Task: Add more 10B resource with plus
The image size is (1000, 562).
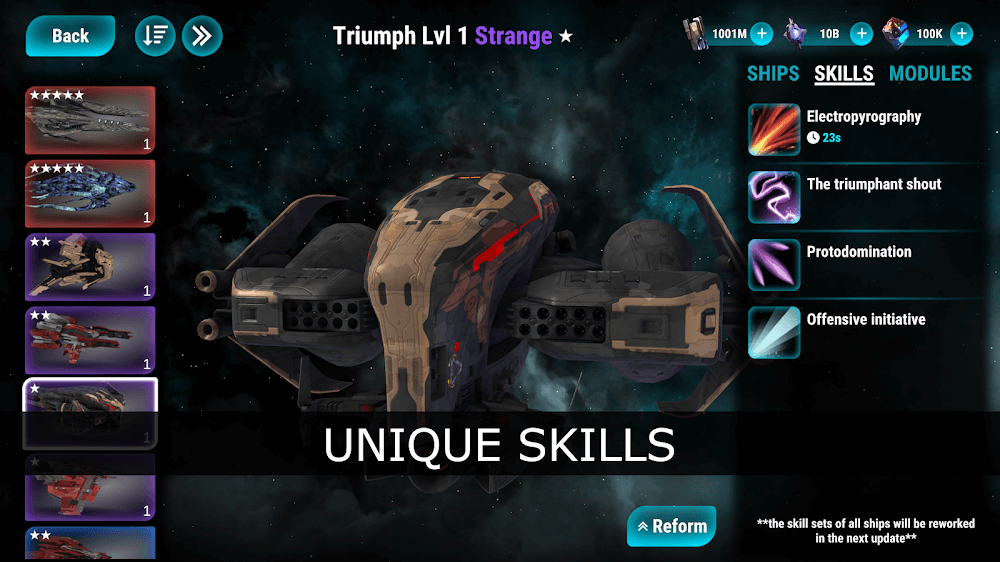Action: [x=861, y=34]
